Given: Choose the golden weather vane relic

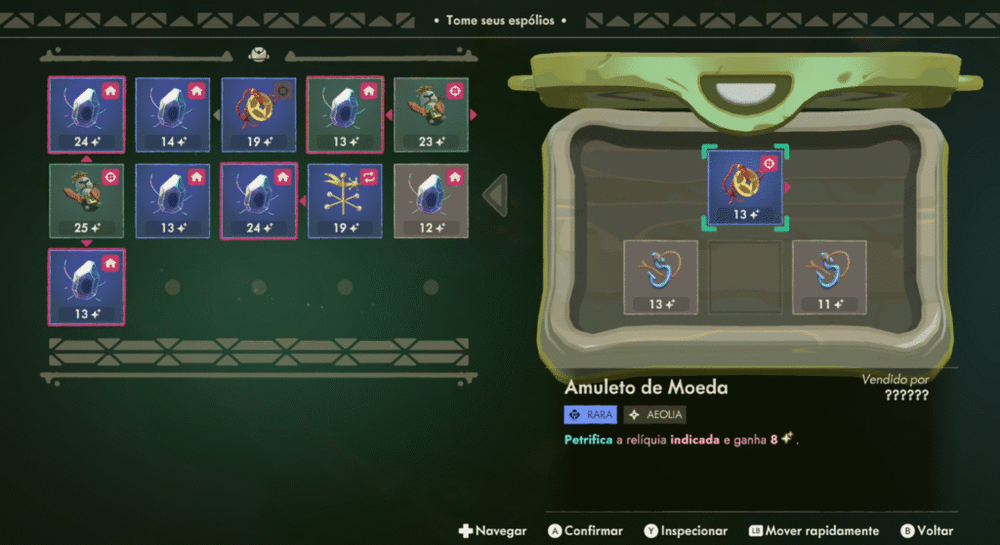Looking at the screenshot, I should coord(345,201).
